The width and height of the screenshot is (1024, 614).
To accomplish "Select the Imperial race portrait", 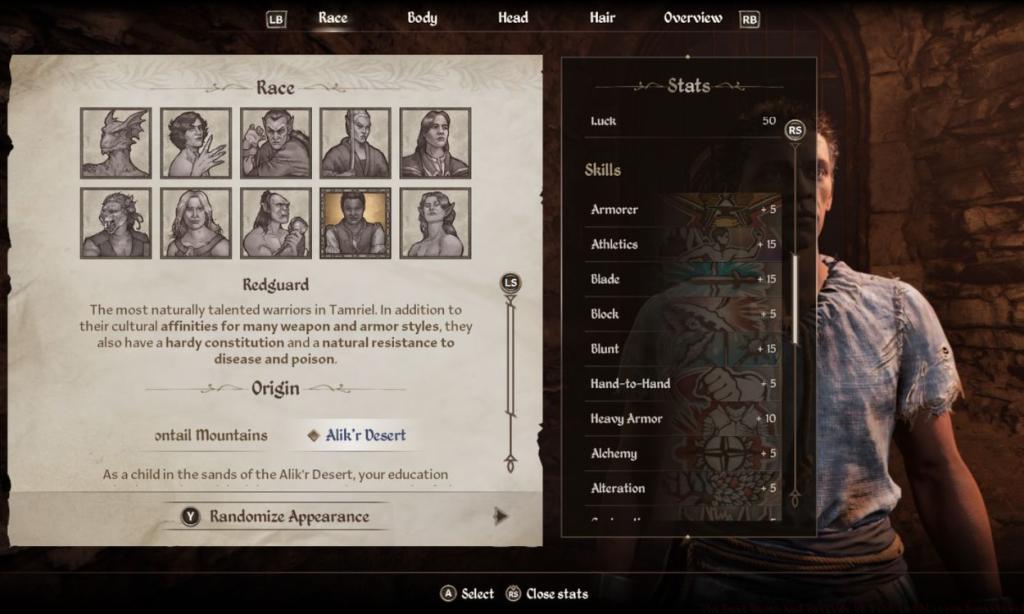I will [435, 143].
